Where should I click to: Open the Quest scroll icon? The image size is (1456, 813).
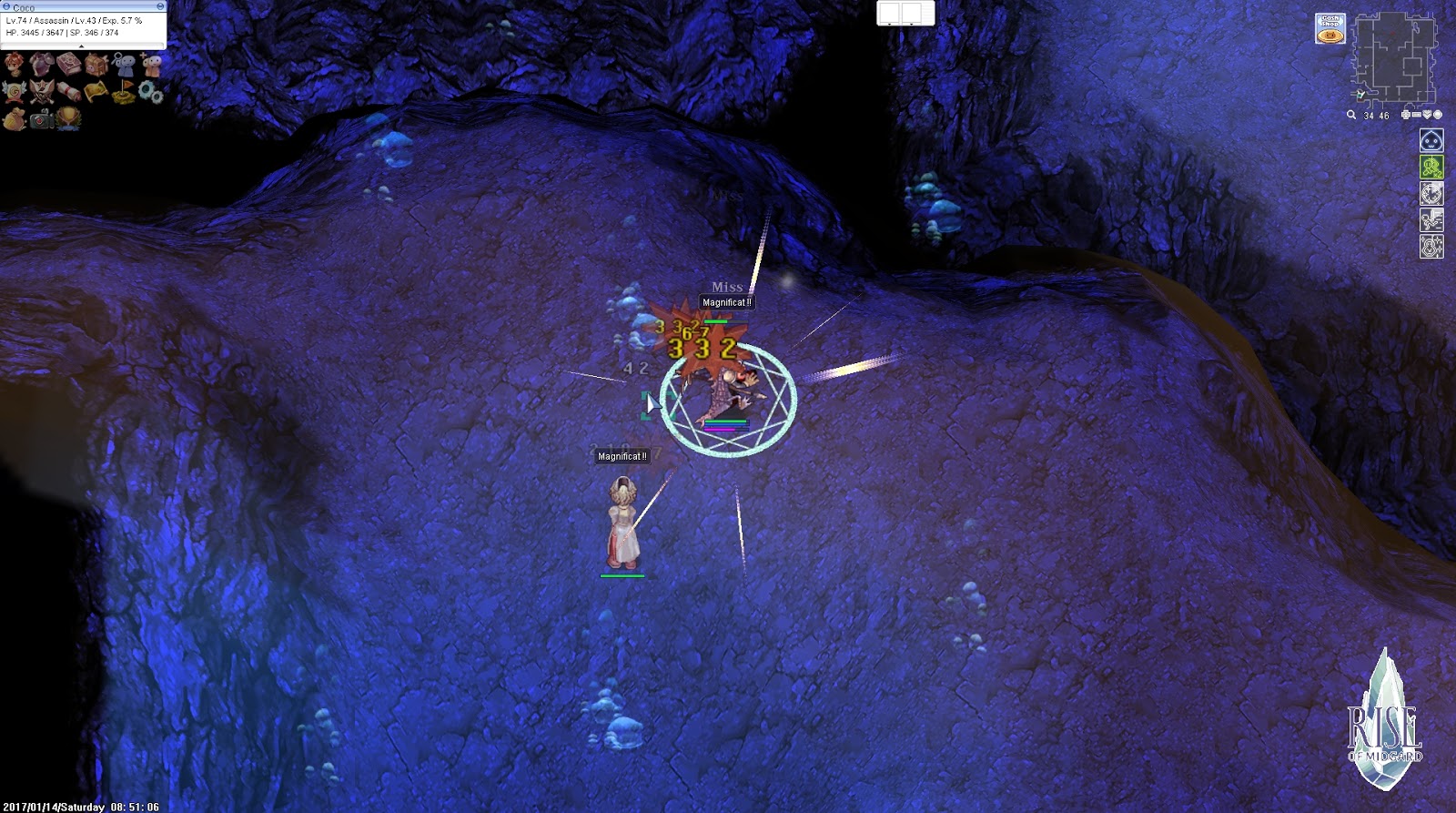[x=68, y=92]
